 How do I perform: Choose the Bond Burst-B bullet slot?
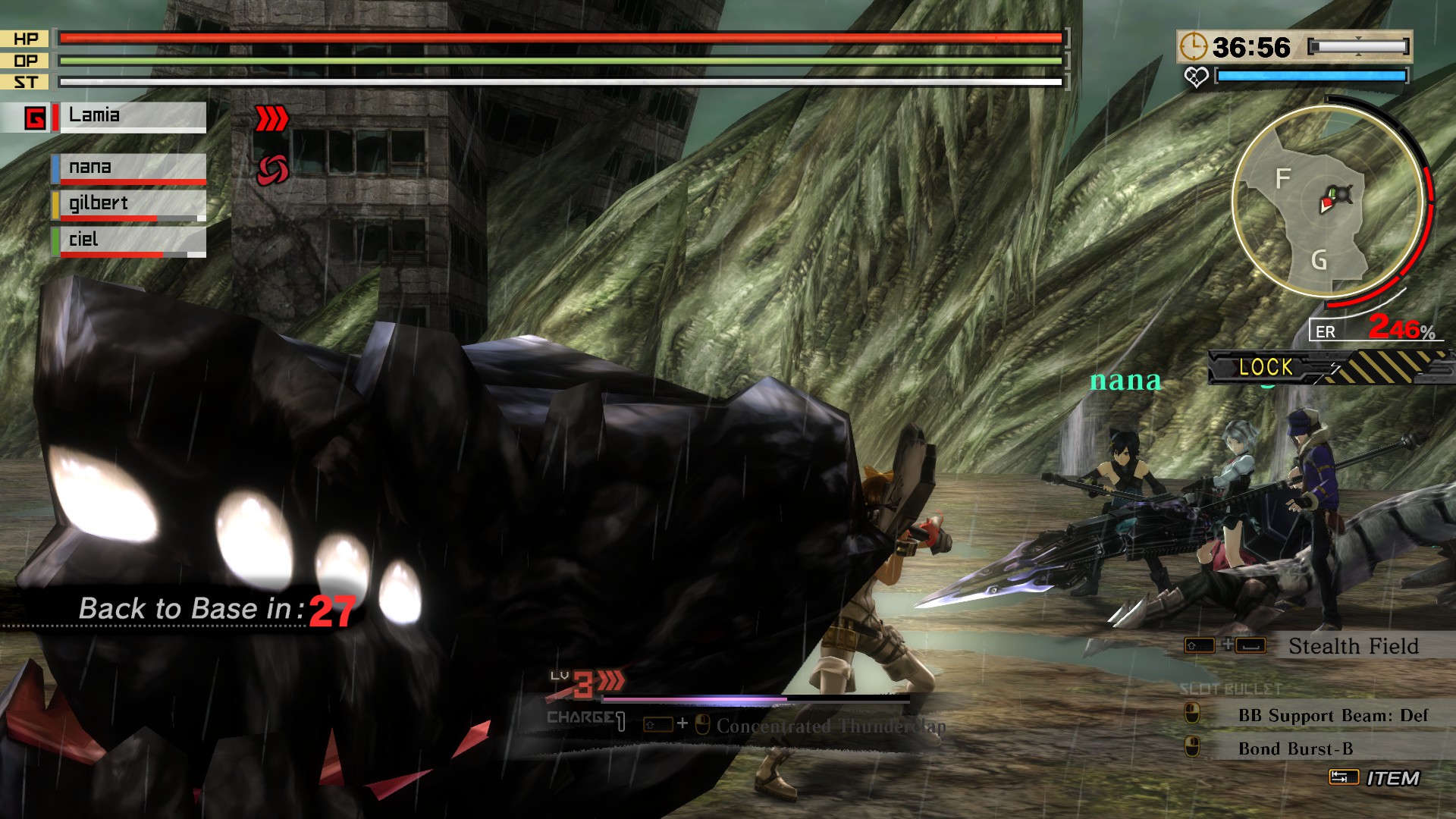pyautogui.click(x=1295, y=748)
